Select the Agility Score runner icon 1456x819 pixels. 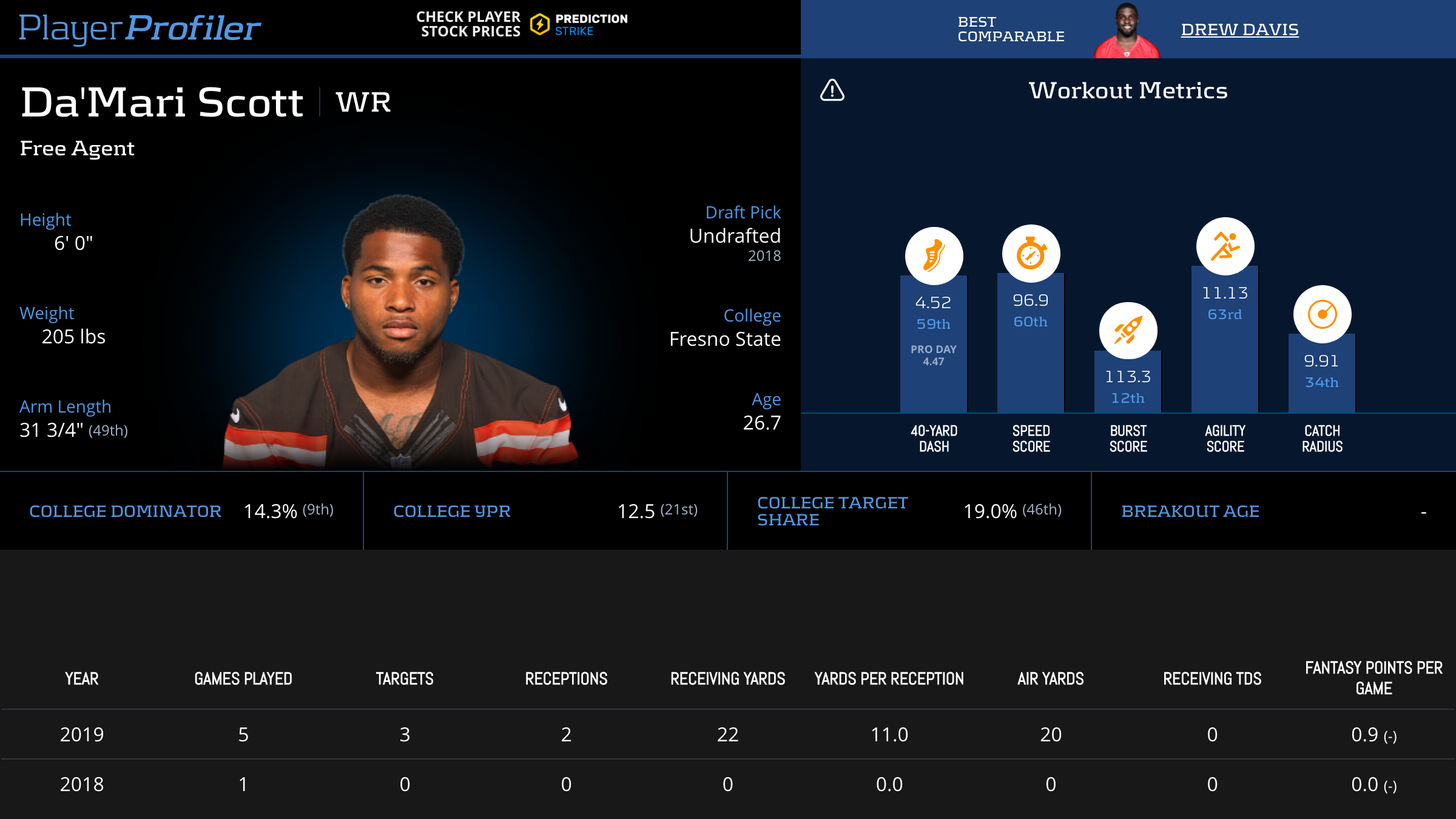point(1225,246)
